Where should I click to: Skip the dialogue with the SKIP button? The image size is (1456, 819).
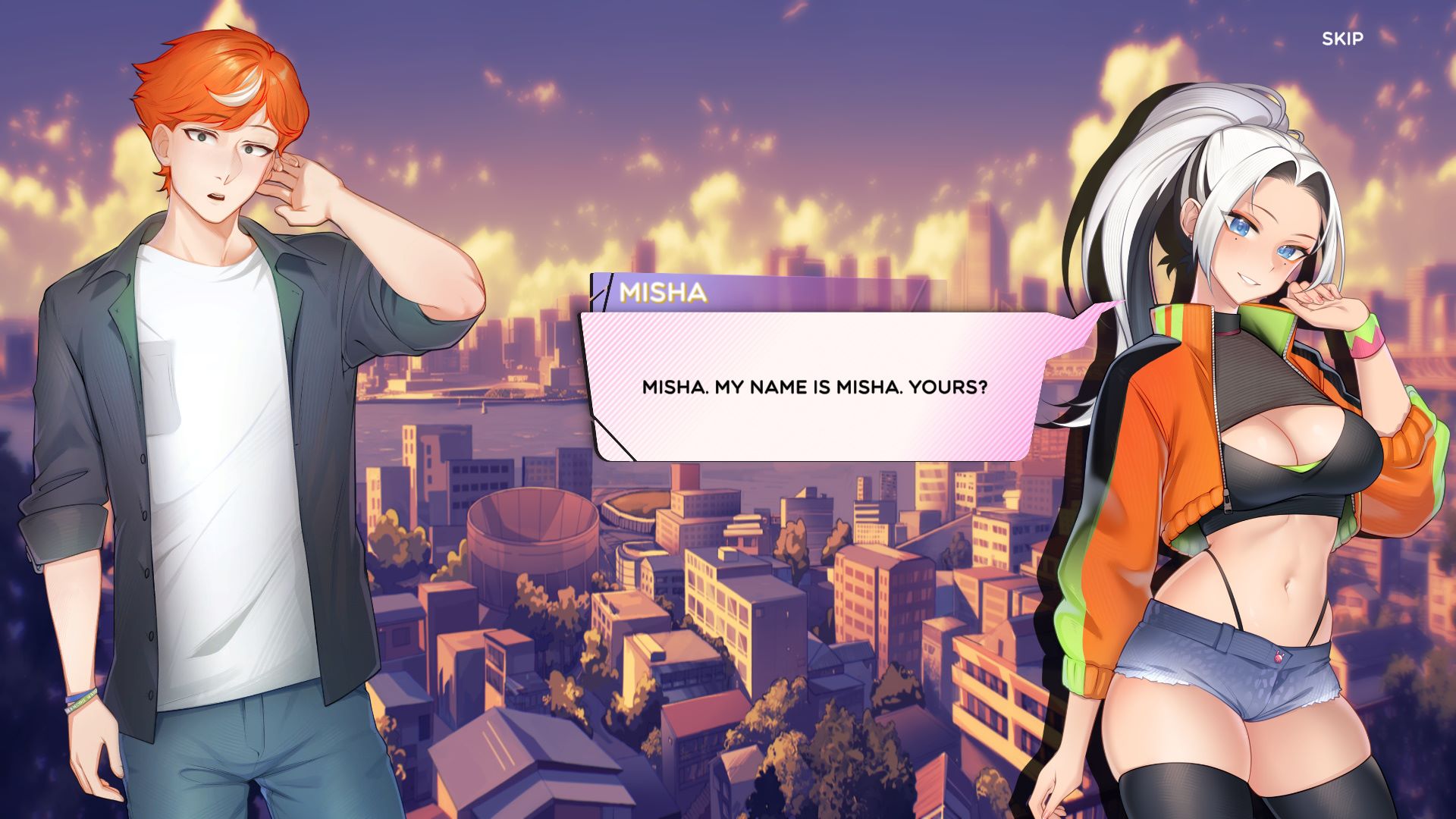pyautogui.click(x=1342, y=39)
